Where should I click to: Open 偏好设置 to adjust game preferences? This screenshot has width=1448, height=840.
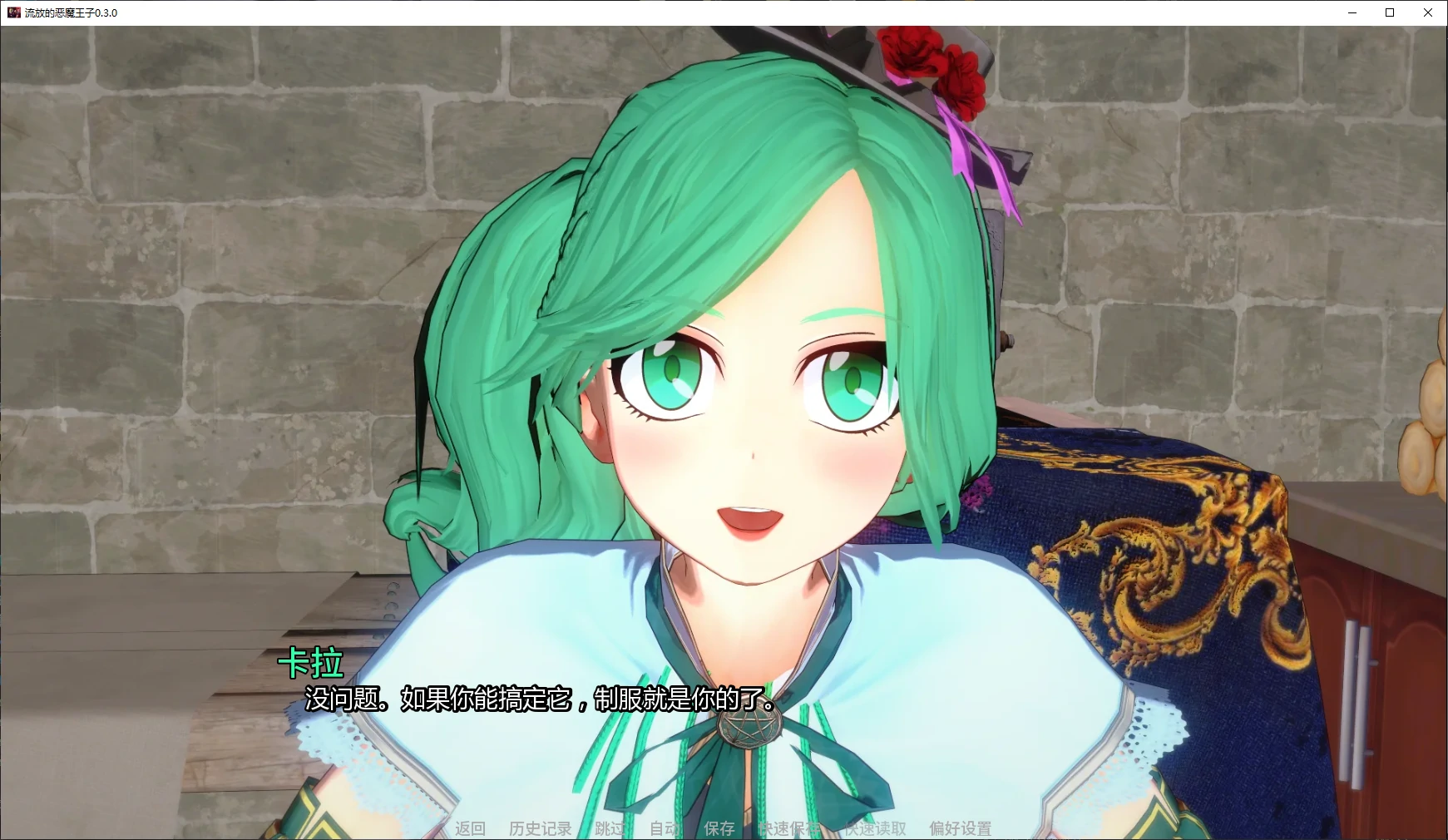[x=961, y=828]
